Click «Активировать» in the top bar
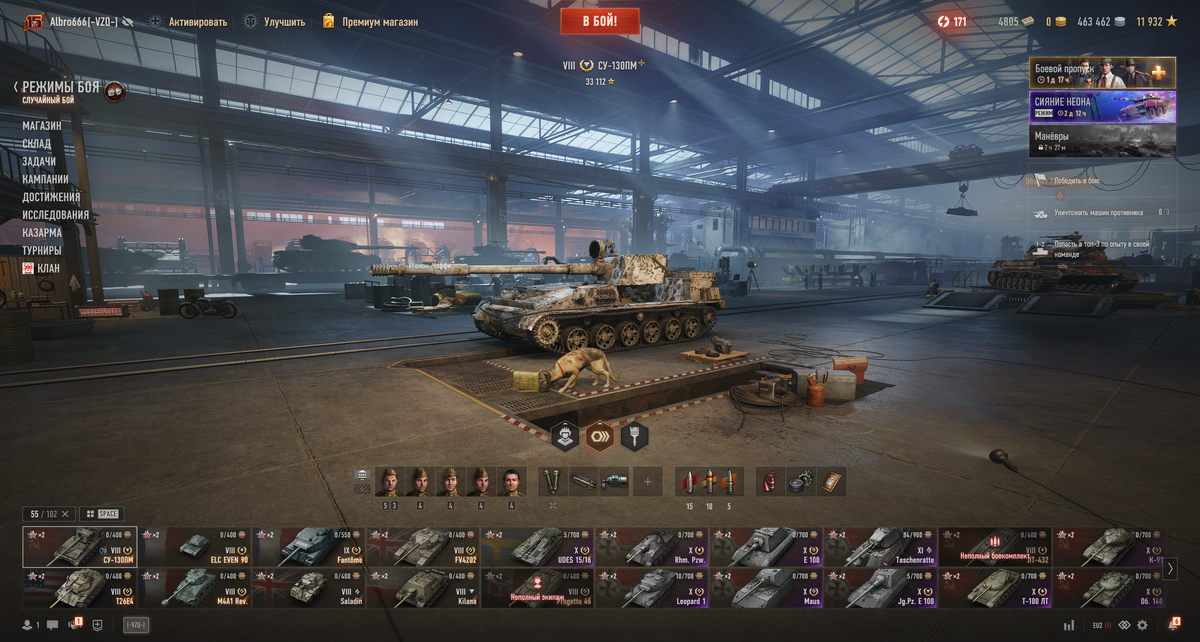The height and width of the screenshot is (642, 1200). [x=197, y=22]
